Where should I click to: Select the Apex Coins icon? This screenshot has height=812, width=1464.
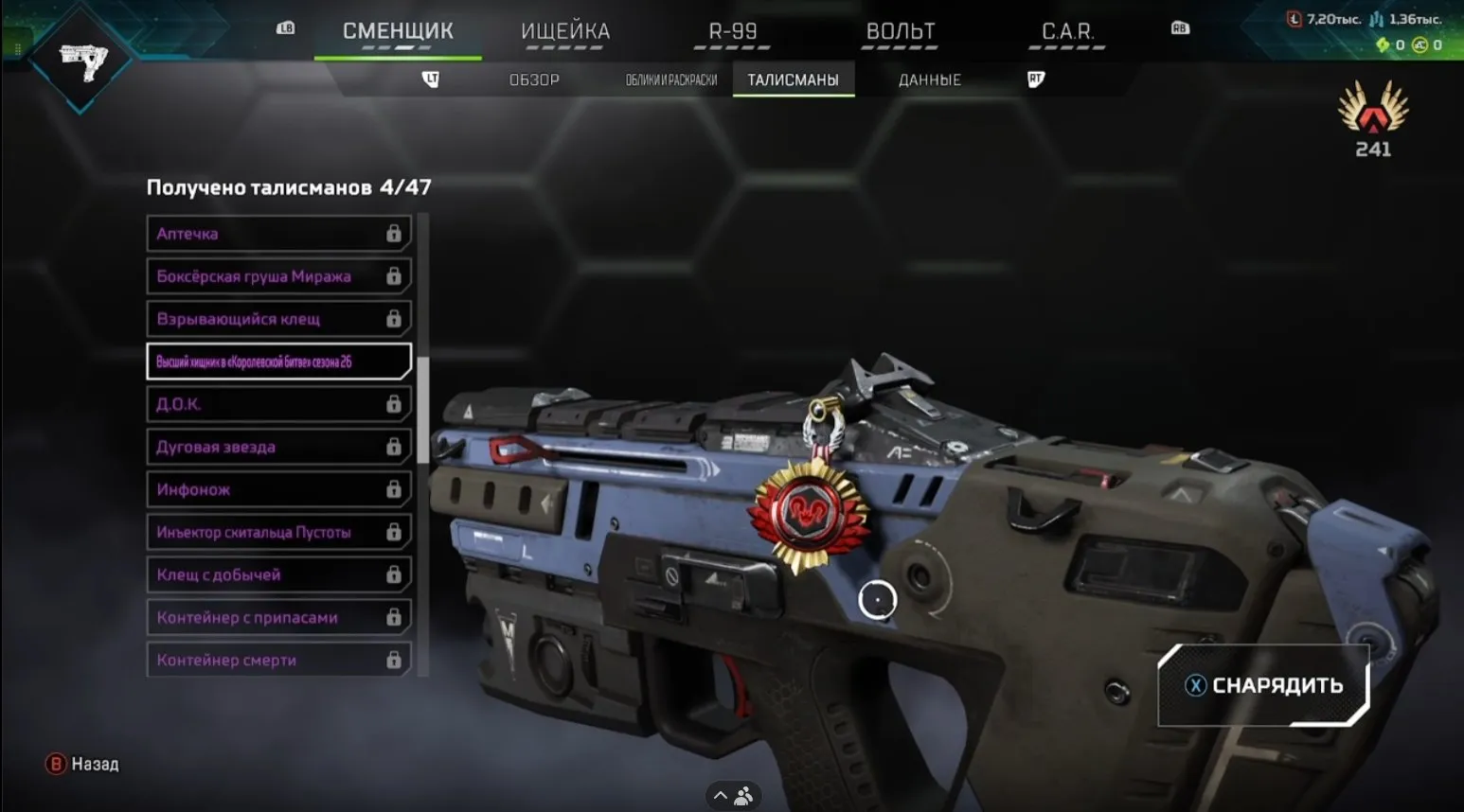click(1420, 44)
